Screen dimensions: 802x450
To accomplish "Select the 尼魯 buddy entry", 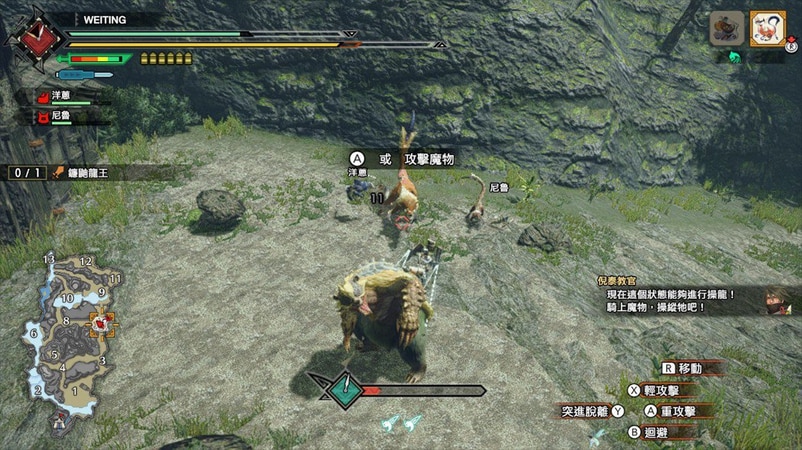I will click(62, 116).
